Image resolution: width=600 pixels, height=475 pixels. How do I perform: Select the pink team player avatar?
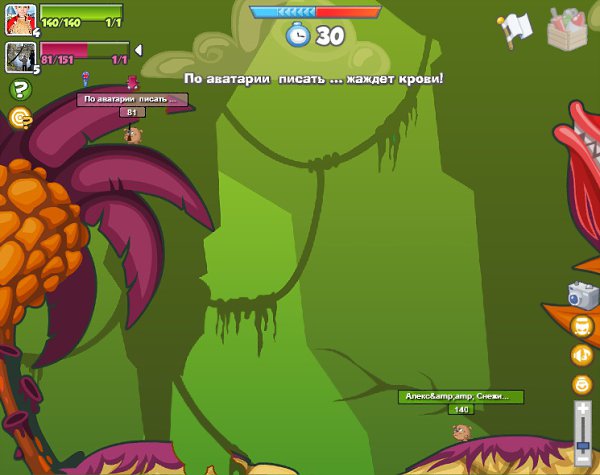tap(20, 57)
